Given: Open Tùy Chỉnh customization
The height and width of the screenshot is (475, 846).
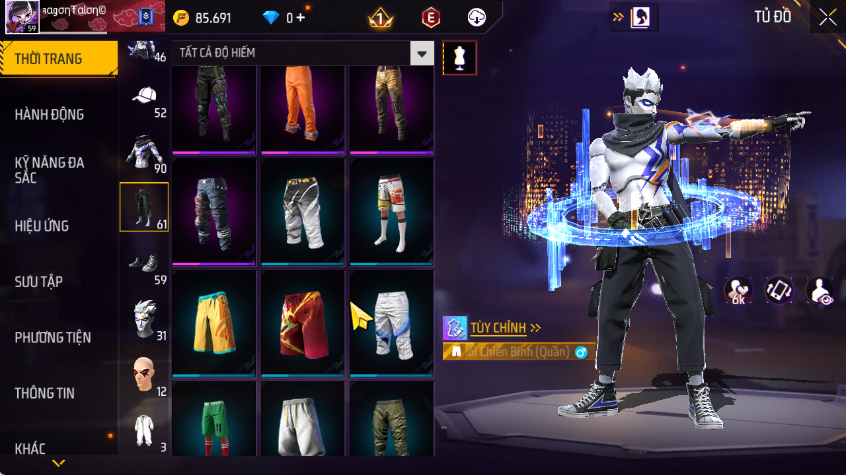Looking at the screenshot, I should point(493,327).
